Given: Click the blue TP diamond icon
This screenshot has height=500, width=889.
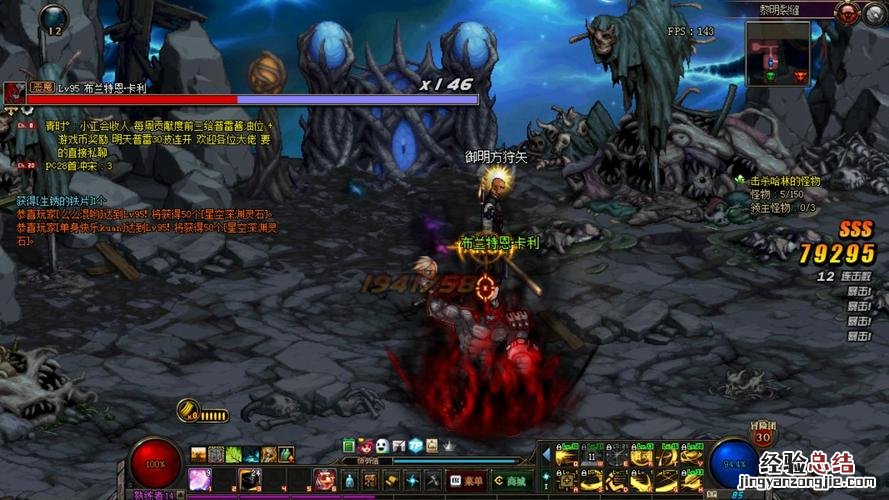Looking at the screenshot, I should [414, 445].
